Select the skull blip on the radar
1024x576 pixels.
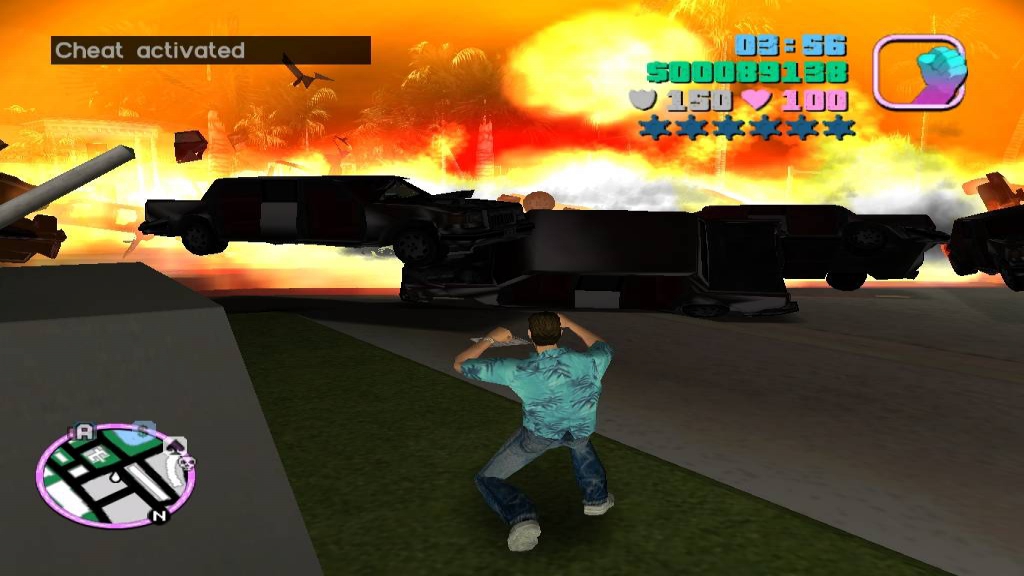point(187,462)
